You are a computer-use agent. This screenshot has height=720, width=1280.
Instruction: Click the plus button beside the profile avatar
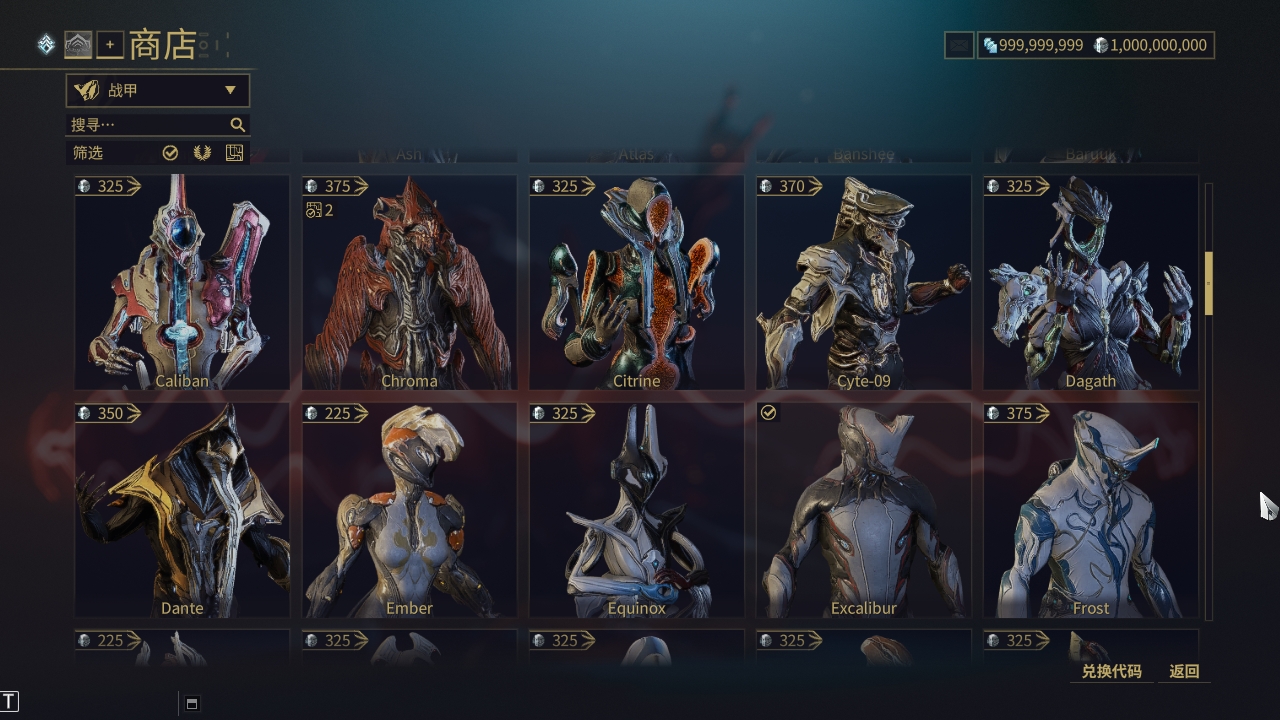(x=110, y=45)
